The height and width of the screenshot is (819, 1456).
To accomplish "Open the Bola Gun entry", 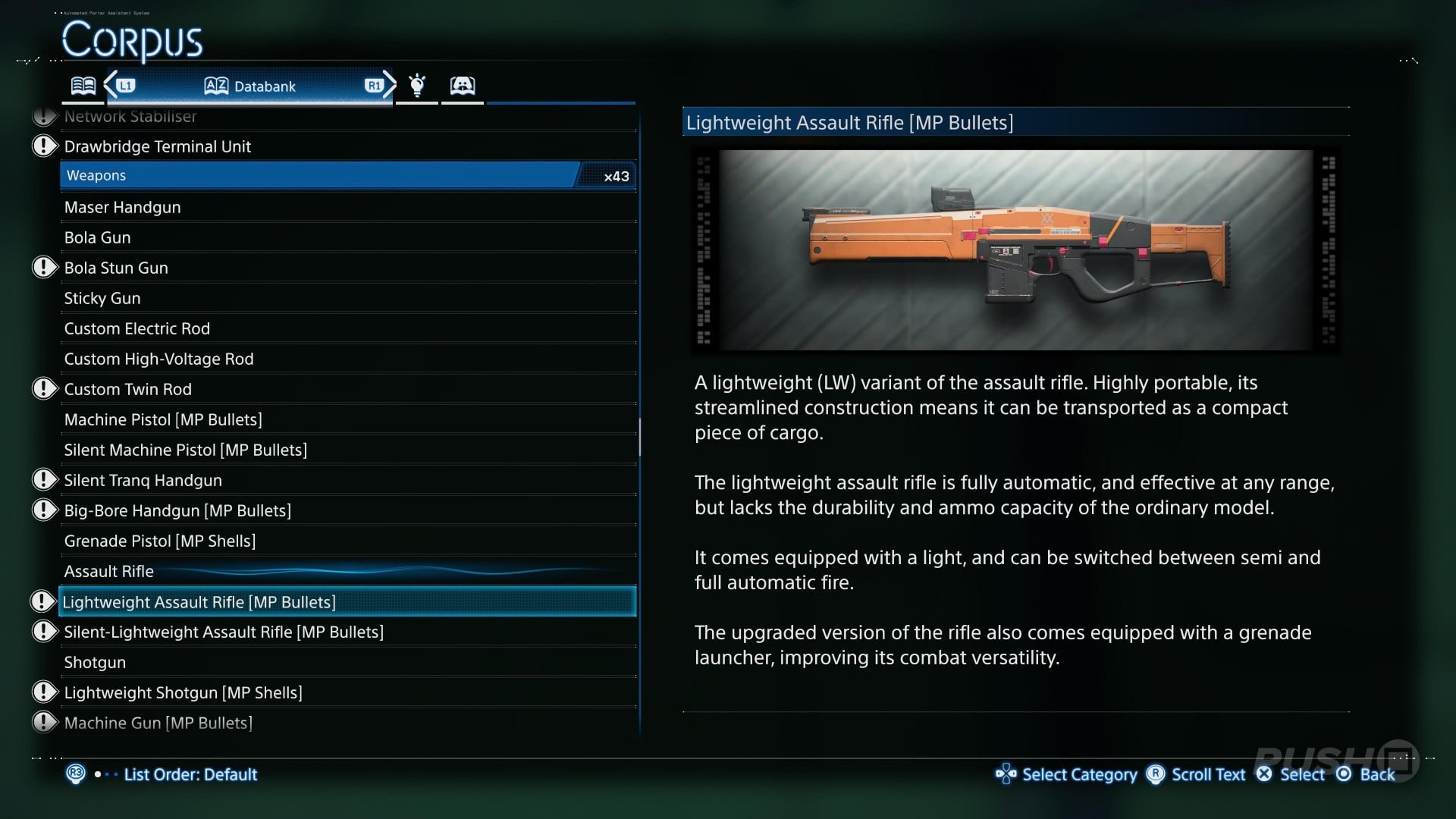I will click(98, 237).
